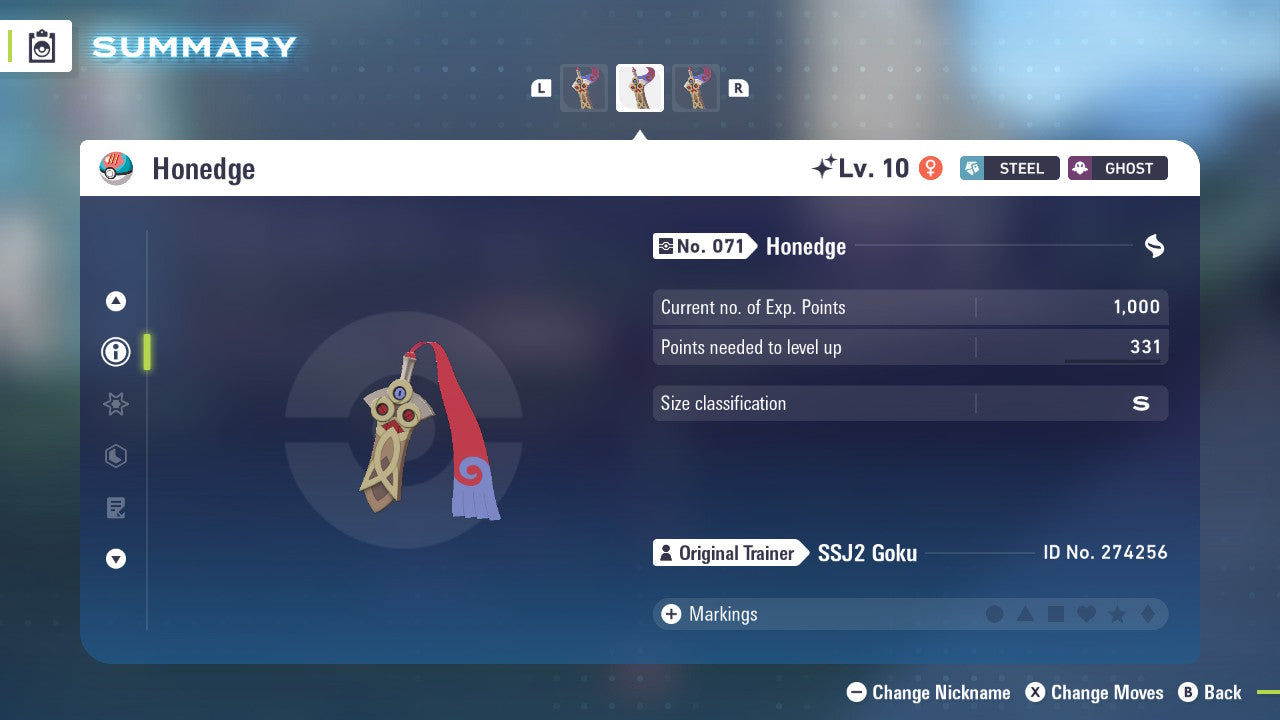Screen dimensions: 1280x720
Task: Select the highlighted Honedge thumbnail at the top
Action: pyautogui.click(x=639, y=87)
